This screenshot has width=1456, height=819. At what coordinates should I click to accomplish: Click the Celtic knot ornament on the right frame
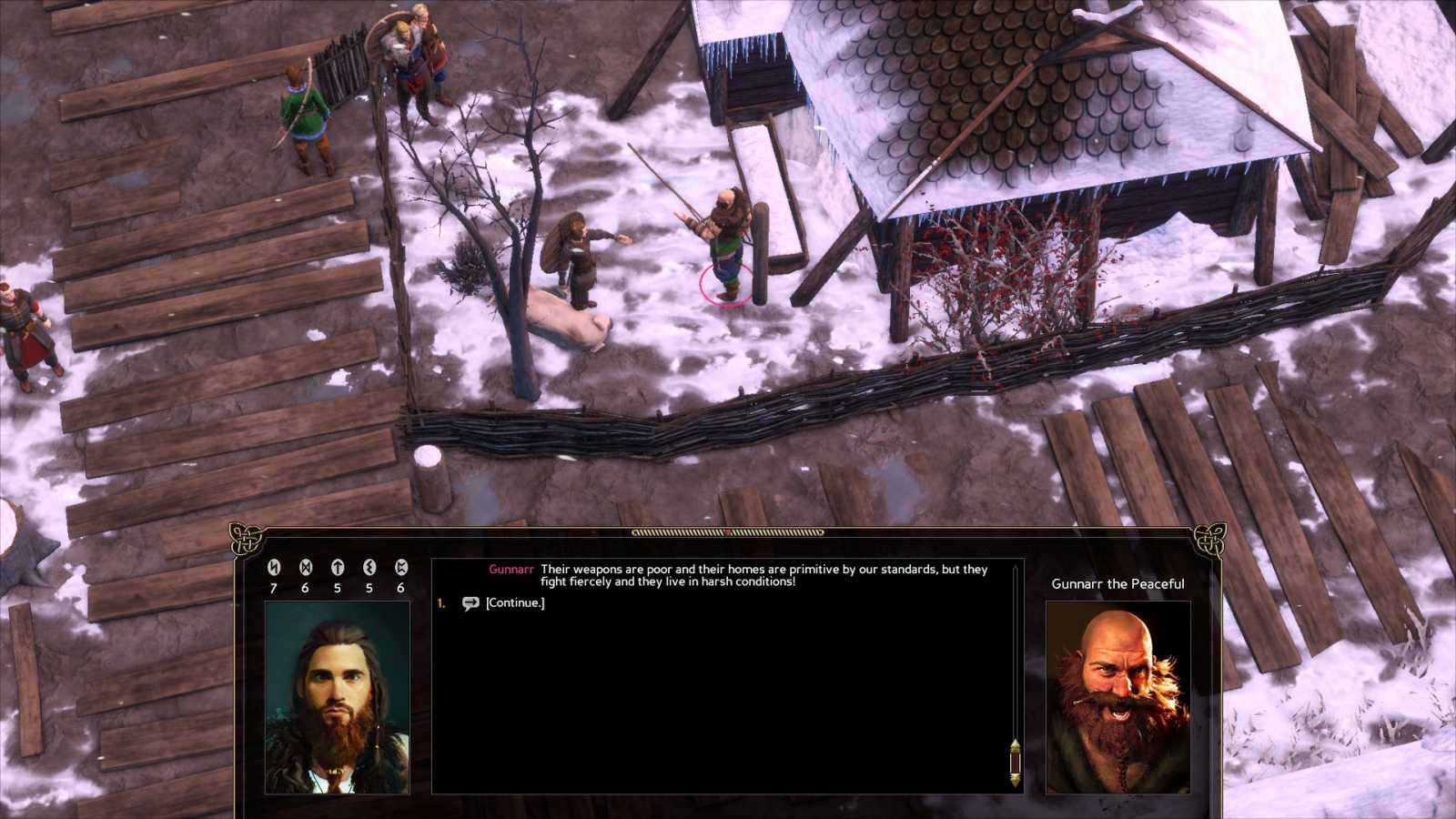pyautogui.click(x=1210, y=540)
